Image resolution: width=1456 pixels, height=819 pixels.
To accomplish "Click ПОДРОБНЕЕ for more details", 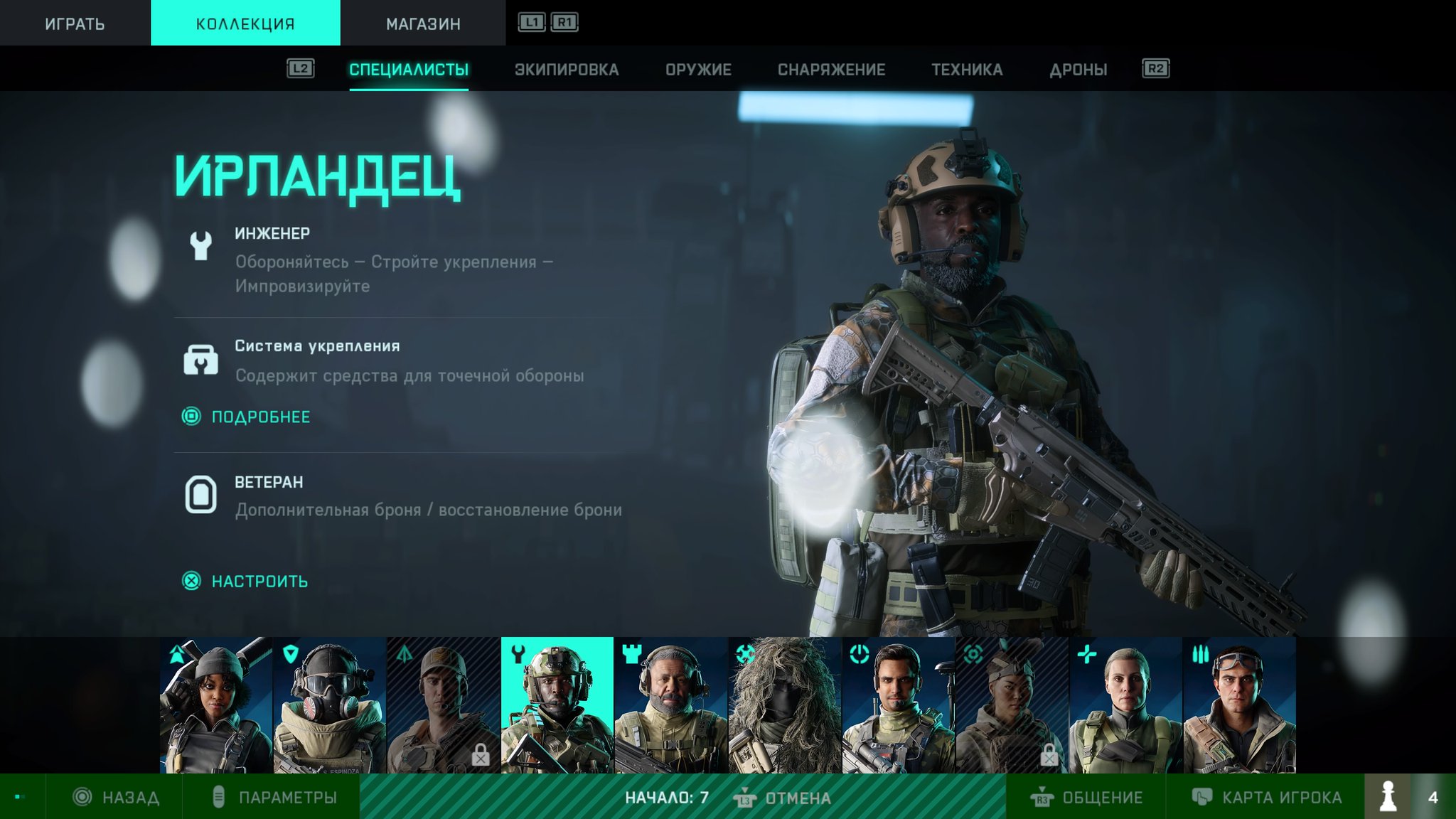I will pos(260,417).
